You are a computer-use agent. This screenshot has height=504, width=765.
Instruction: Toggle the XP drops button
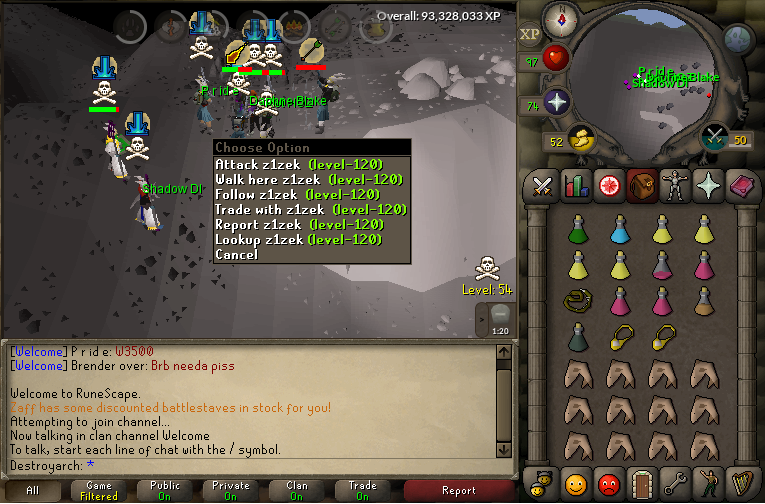tap(530, 34)
